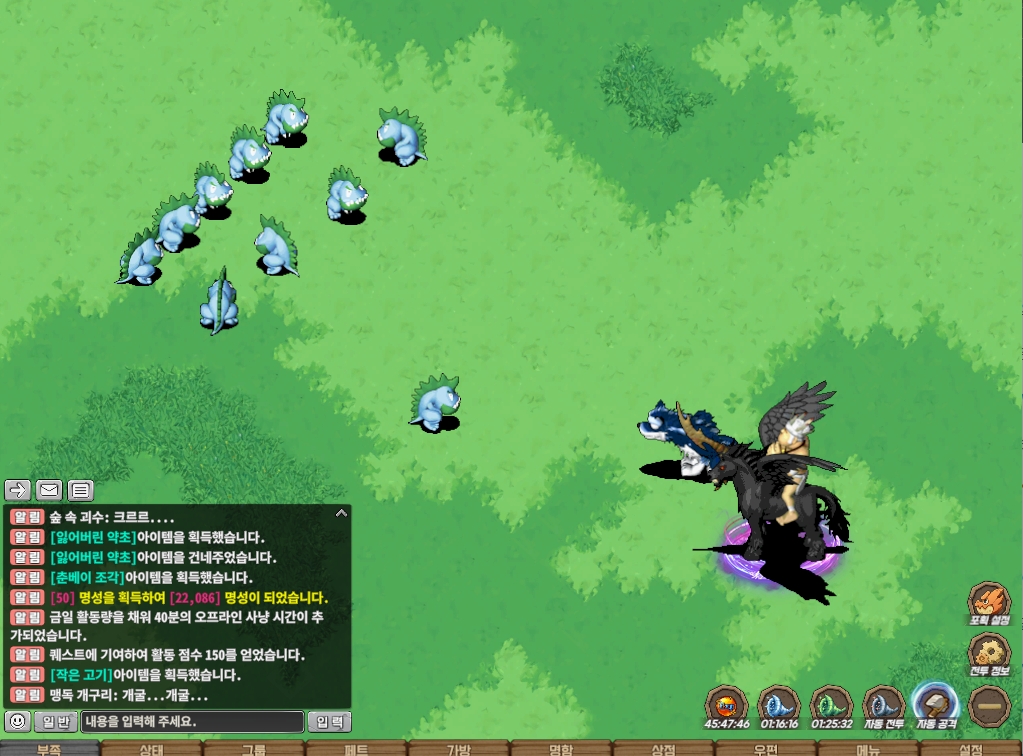Screen dimensions: 1023x756
Task: Open the 포획 설정 capture settings icon
Action: click(x=988, y=603)
